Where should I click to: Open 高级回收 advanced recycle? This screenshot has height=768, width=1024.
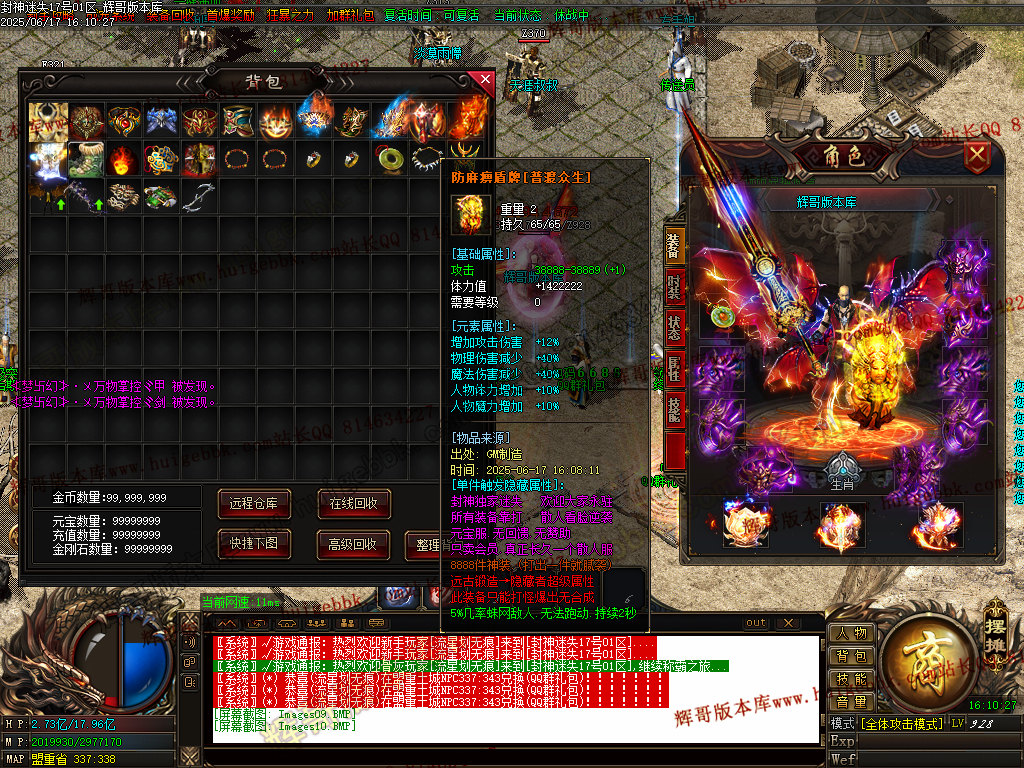tap(353, 544)
